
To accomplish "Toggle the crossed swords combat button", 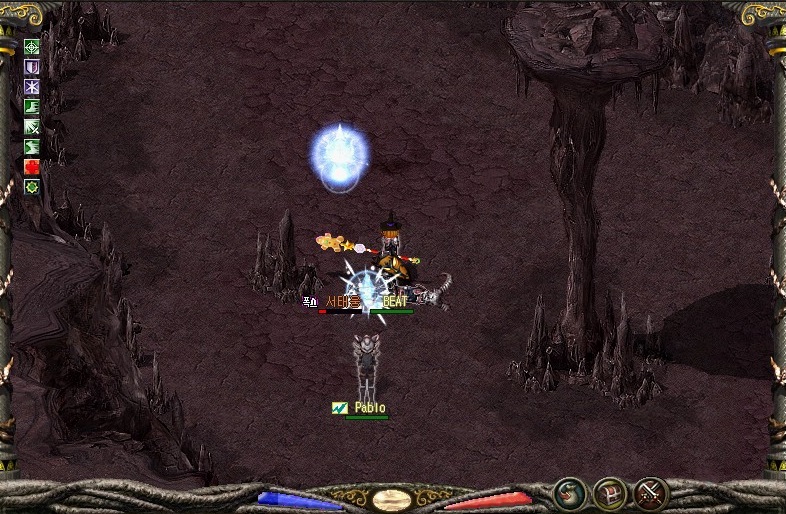I will (x=651, y=493).
